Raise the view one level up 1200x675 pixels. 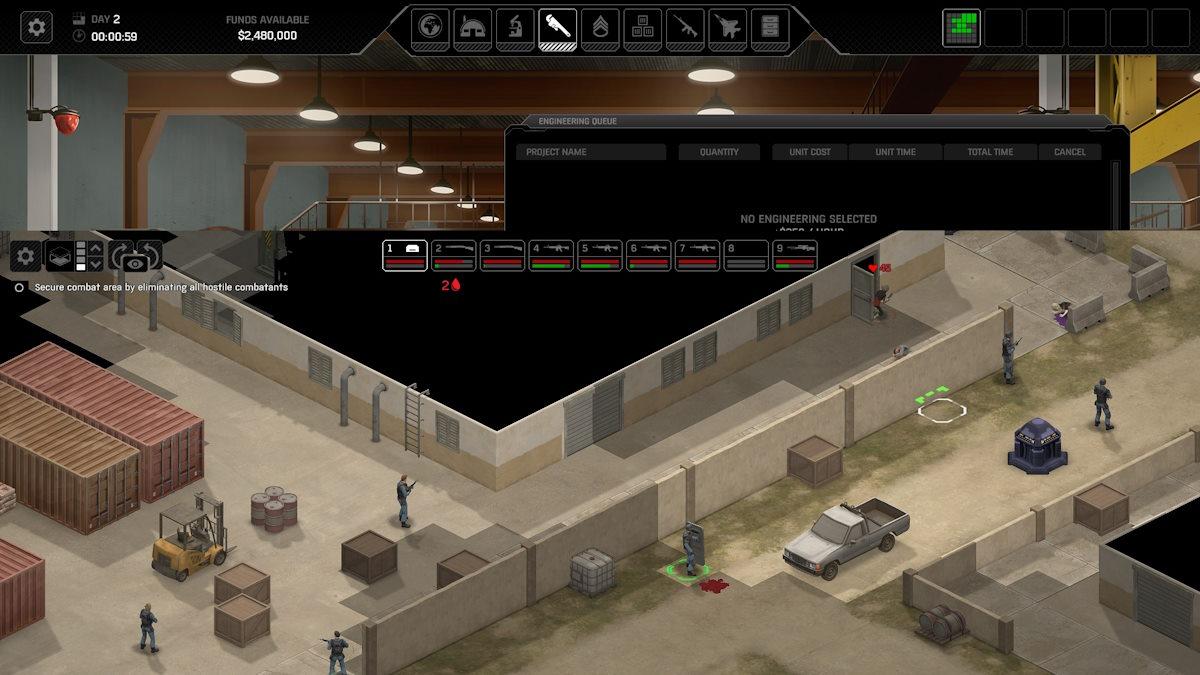tap(96, 247)
